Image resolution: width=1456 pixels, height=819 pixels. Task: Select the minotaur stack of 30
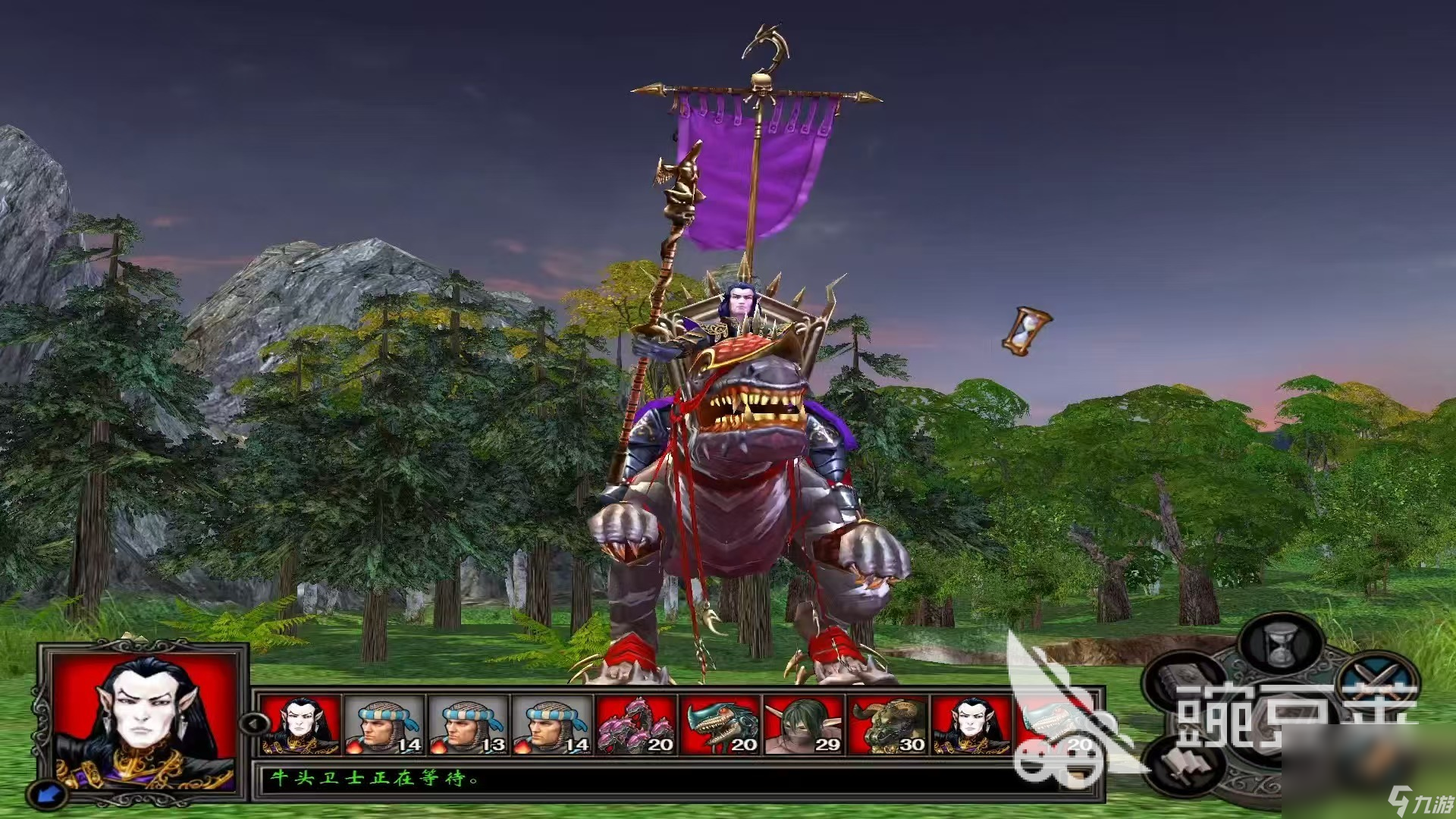click(x=888, y=726)
